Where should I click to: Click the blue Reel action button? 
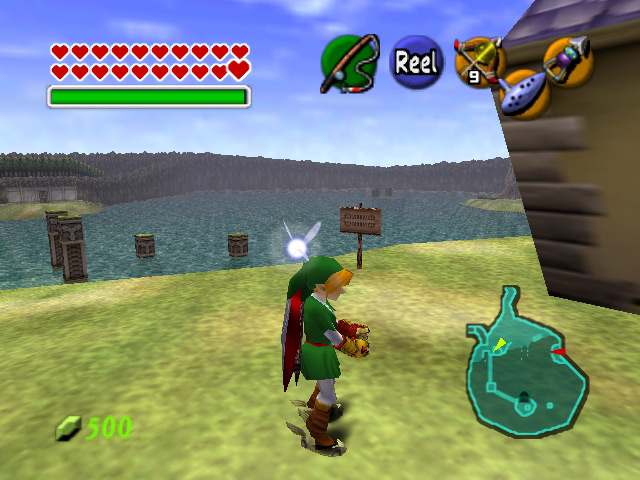point(415,62)
